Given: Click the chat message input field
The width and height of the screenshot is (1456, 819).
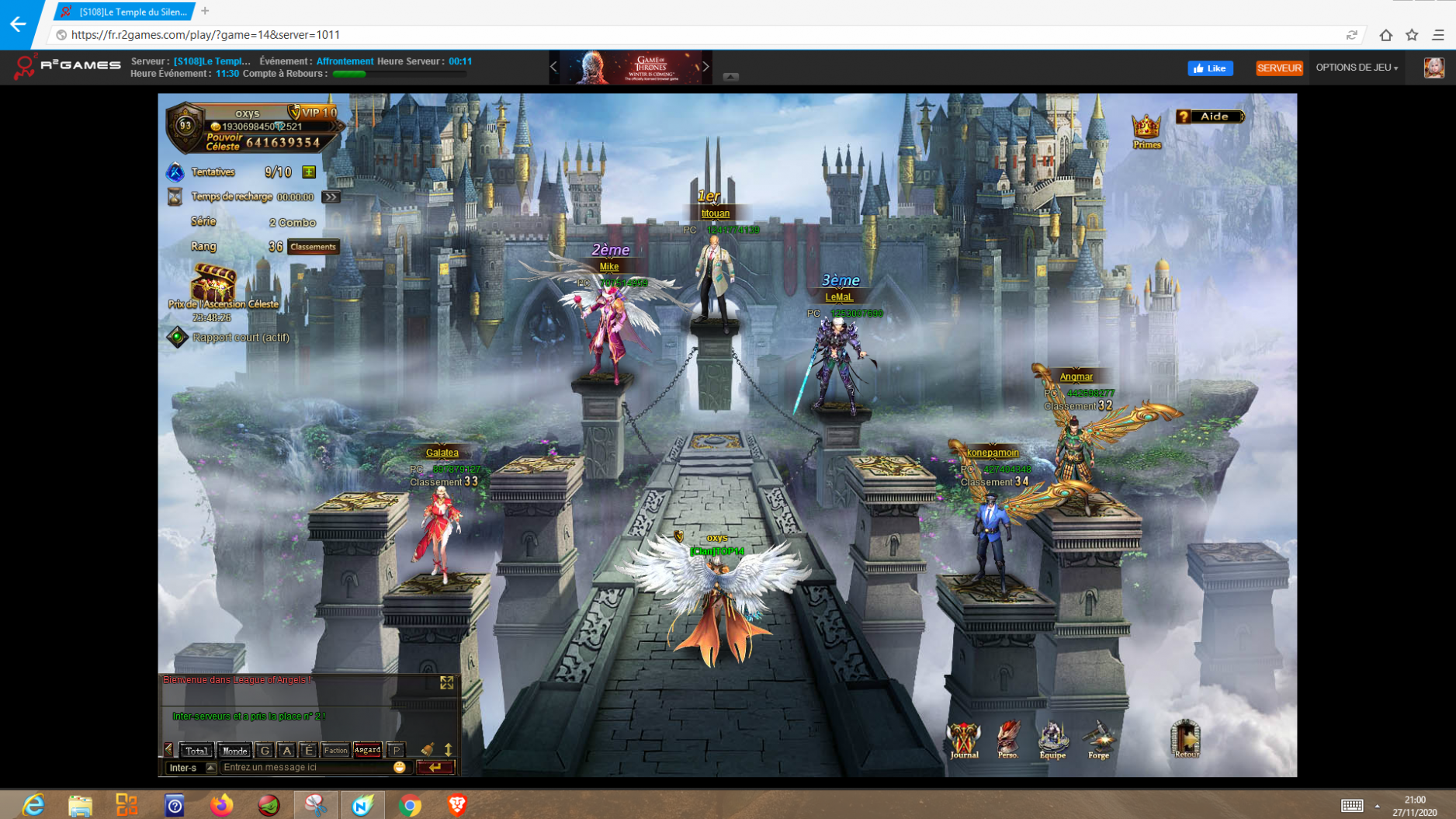Looking at the screenshot, I should pyautogui.click(x=307, y=768).
